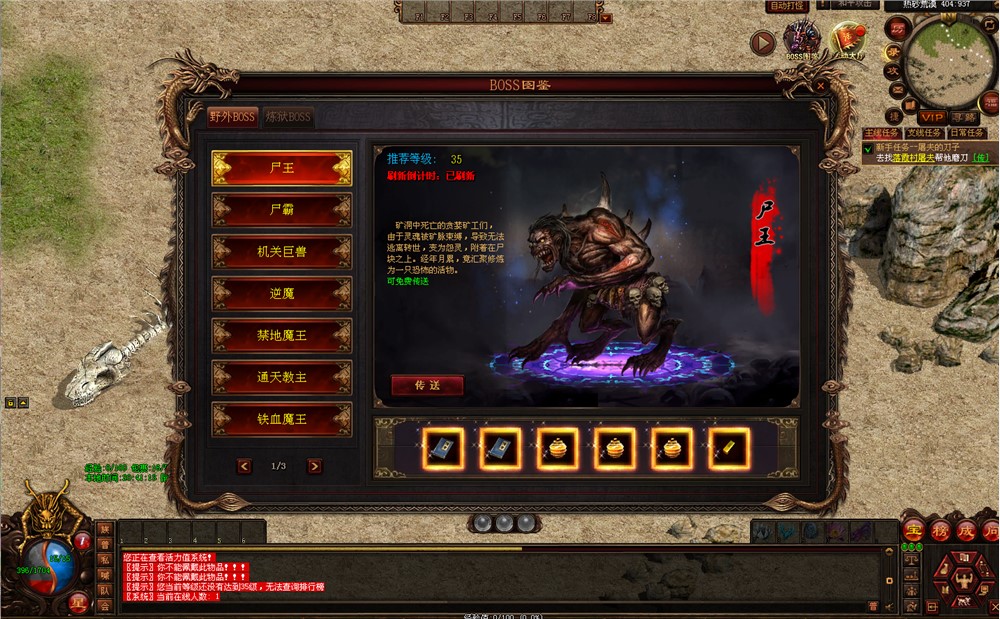Select the 私 private chat channel
The height and width of the screenshot is (619, 1000).
104,560
